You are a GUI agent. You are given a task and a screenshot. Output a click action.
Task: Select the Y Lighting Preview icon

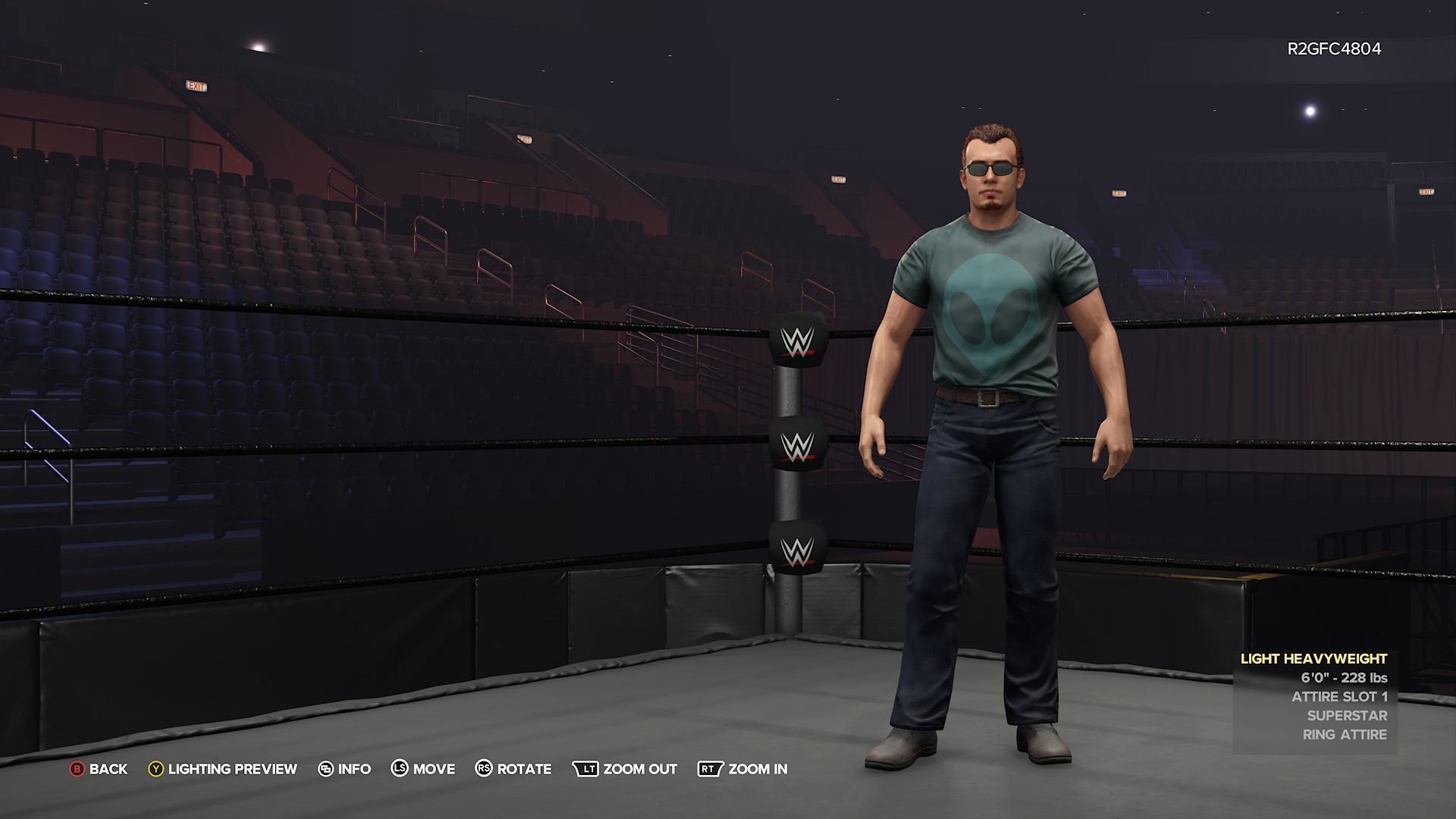[155, 769]
